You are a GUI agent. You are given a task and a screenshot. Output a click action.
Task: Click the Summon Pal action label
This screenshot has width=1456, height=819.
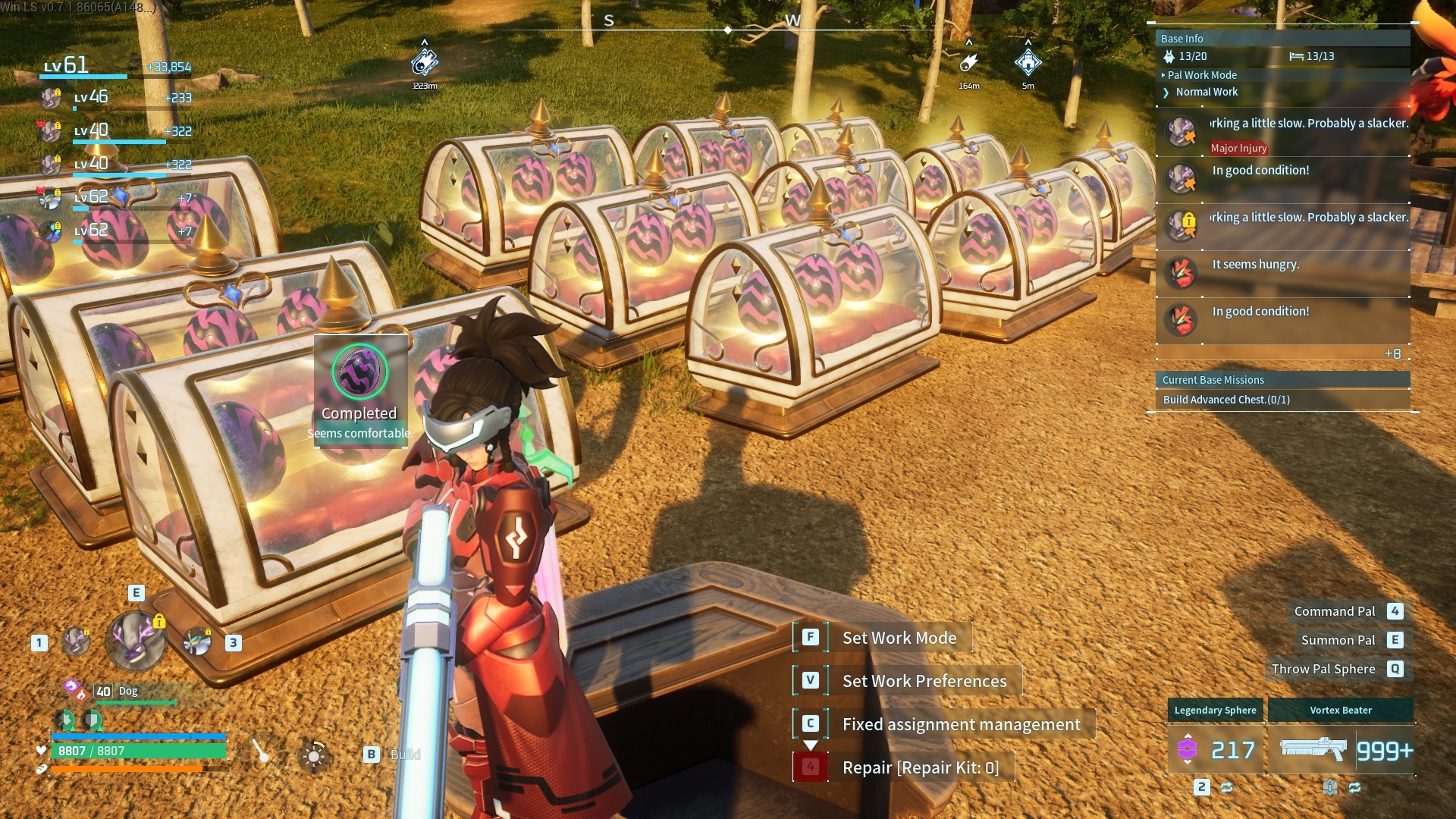pos(1338,640)
